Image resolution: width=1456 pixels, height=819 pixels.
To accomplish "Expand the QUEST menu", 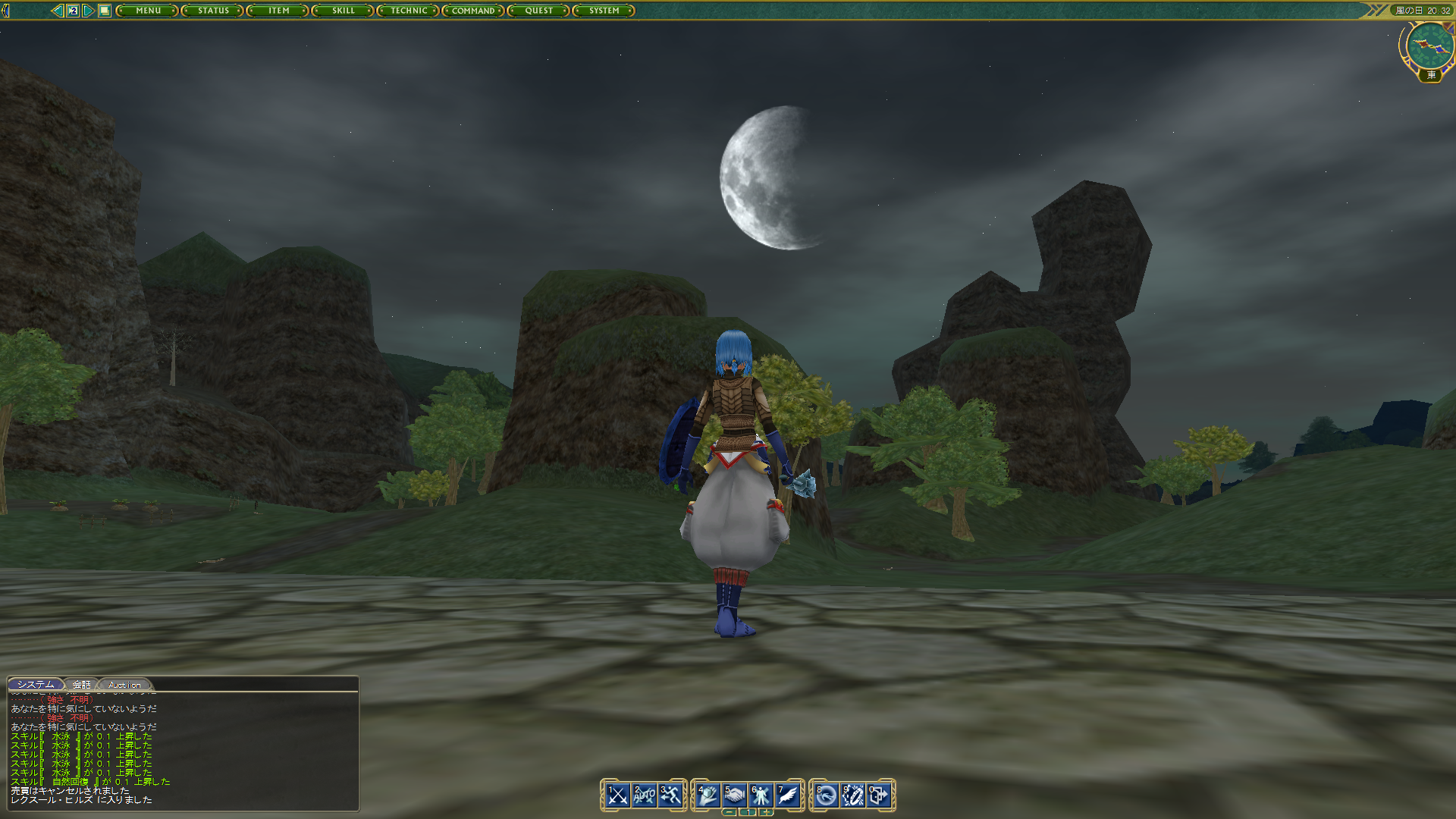I will point(538,11).
